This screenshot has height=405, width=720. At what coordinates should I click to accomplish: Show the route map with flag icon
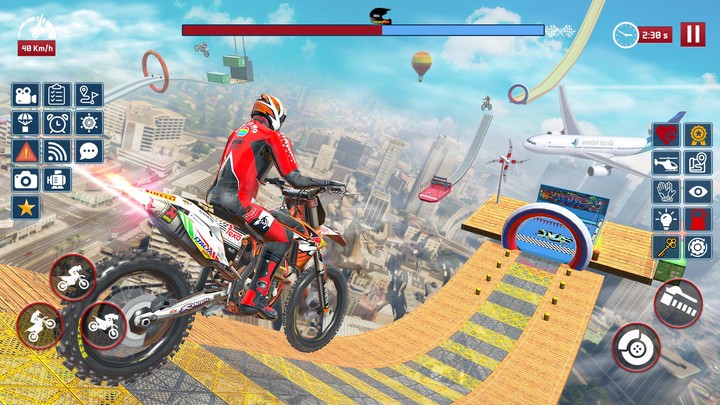(89, 95)
